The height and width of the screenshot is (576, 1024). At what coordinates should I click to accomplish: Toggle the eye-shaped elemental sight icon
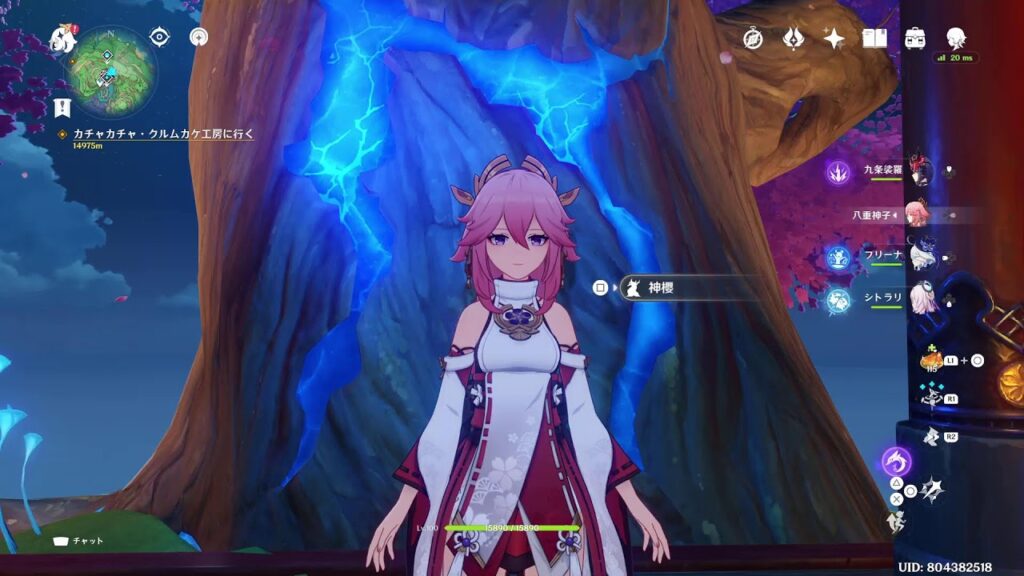pyautogui.click(x=159, y=37)
